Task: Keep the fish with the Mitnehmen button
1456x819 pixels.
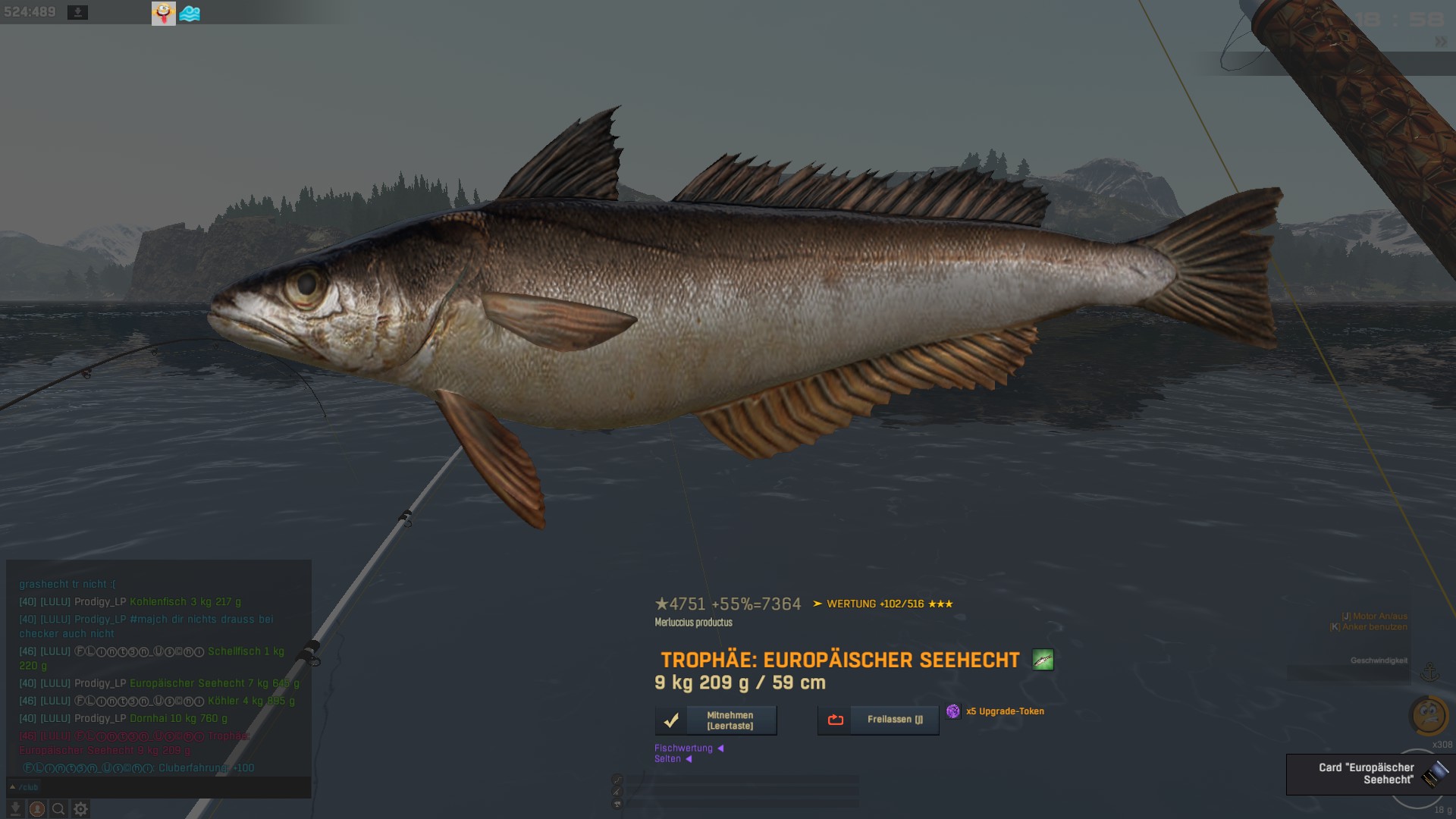Action: click(x=716, y=720)
